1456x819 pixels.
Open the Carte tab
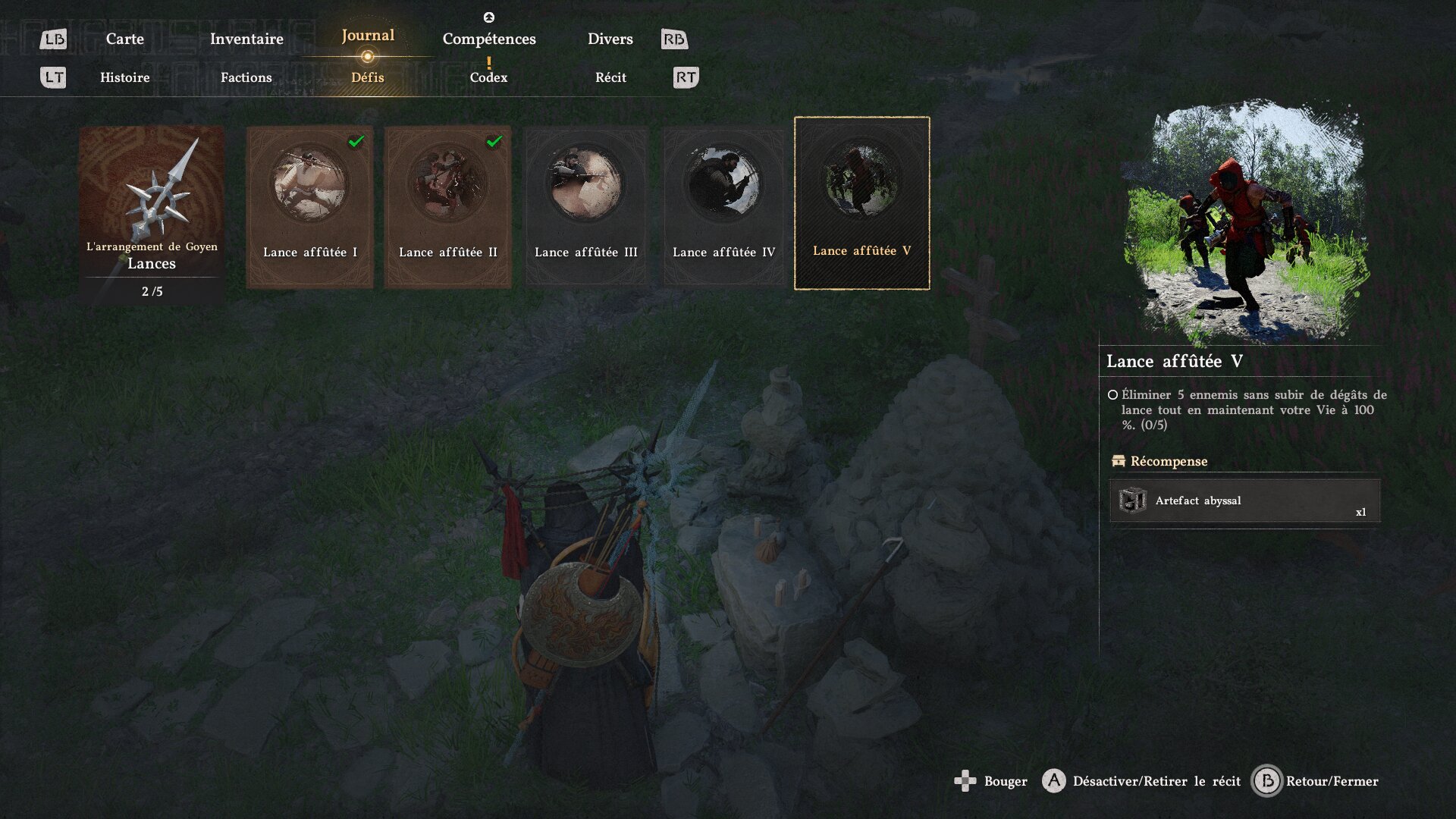coord(124,39)
